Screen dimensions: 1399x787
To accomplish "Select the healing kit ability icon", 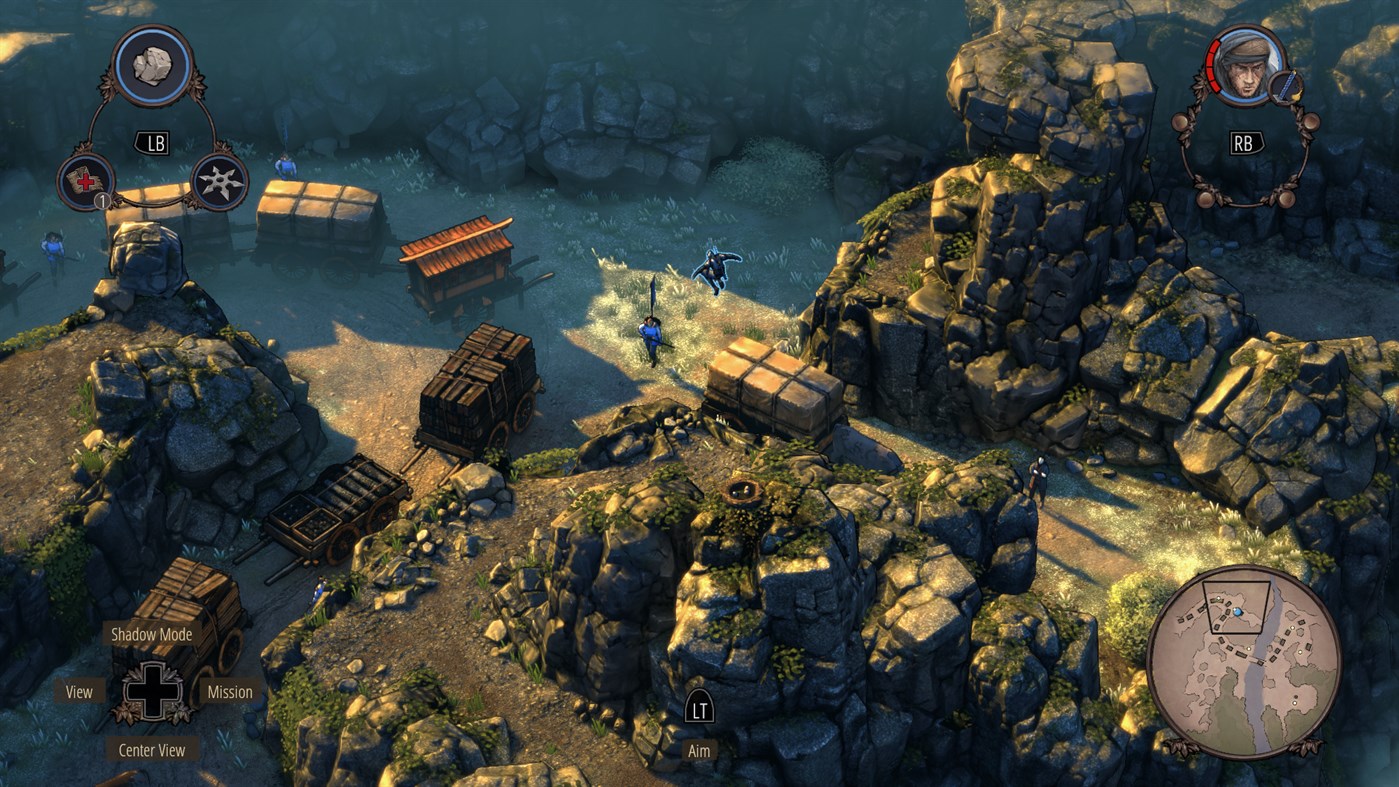I will [85, 182].
